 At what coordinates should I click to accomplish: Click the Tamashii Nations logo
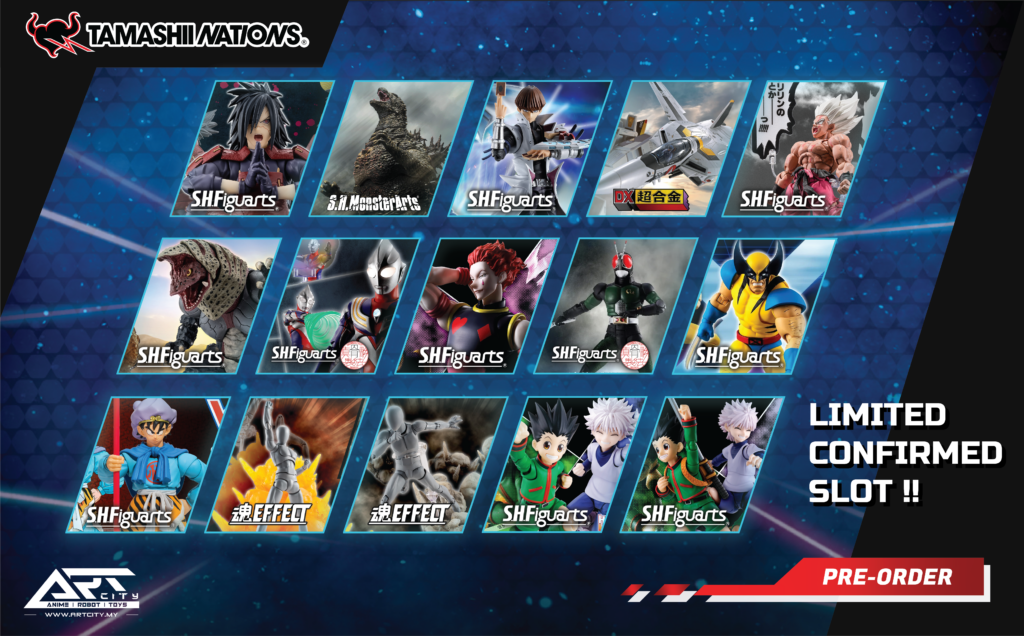166,32
